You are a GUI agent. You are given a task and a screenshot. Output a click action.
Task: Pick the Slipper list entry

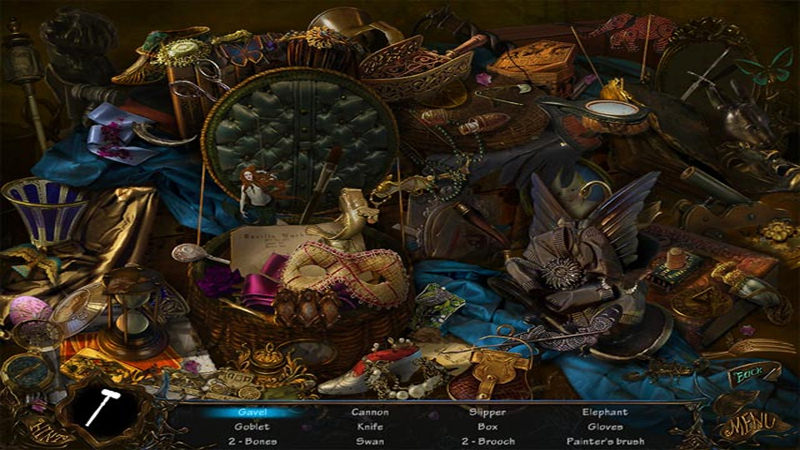pyautogui.click(x=489, y=411)
